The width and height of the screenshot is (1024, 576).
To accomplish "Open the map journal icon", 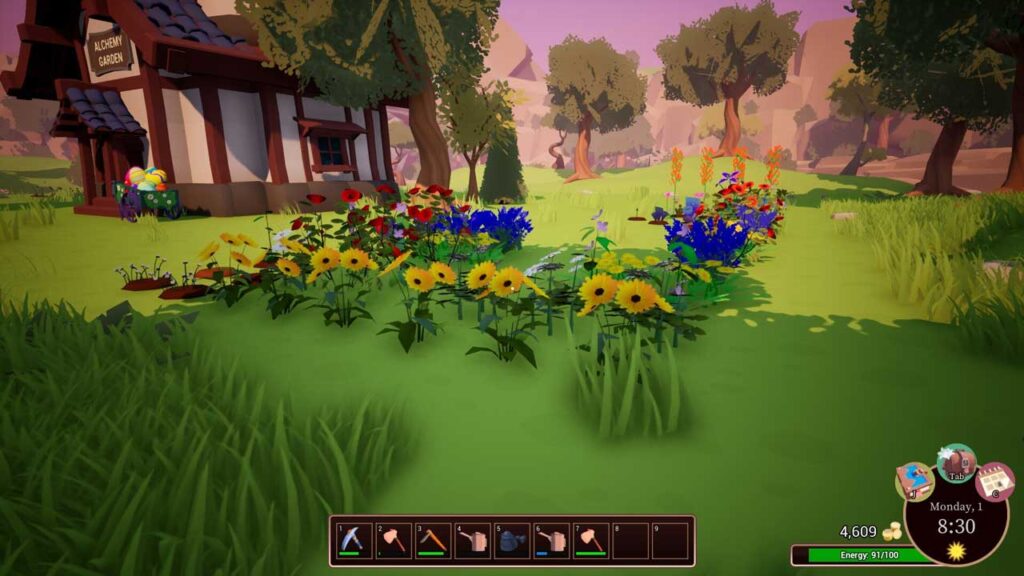I will click(x=914, y=481).
